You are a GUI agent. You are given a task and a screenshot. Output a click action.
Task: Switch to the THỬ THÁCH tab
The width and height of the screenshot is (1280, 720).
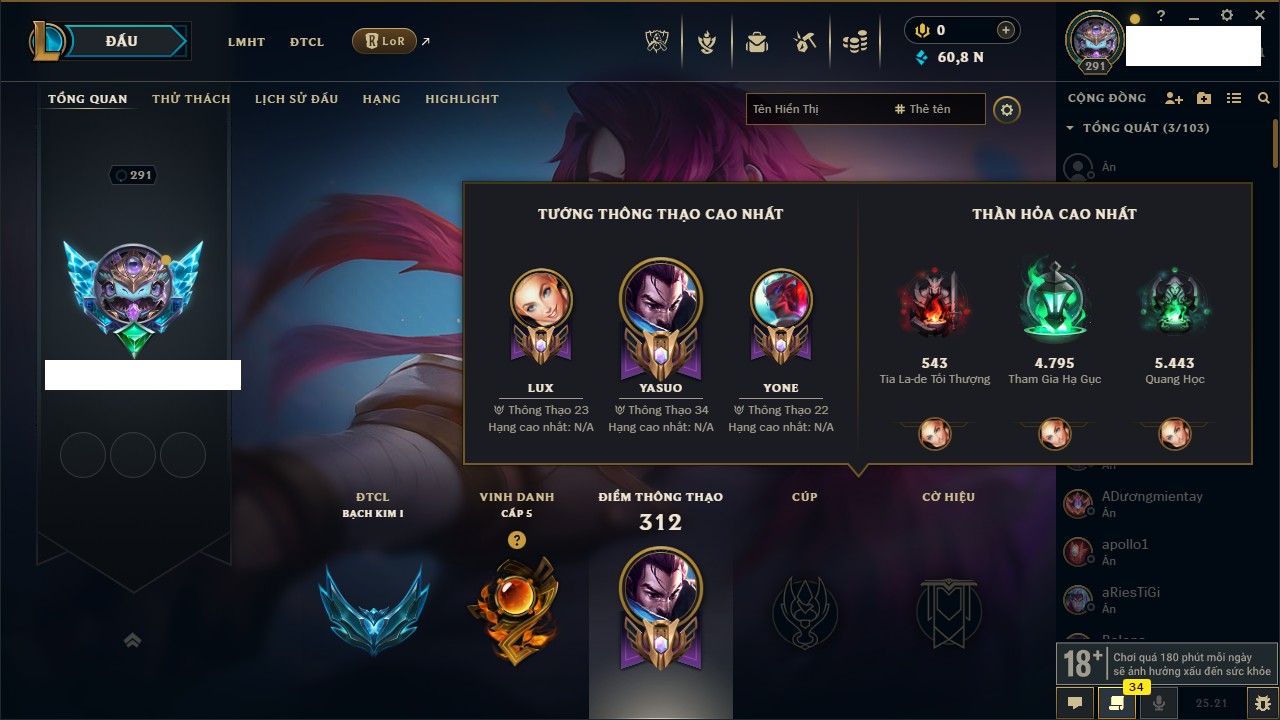(x=191, y=99)
